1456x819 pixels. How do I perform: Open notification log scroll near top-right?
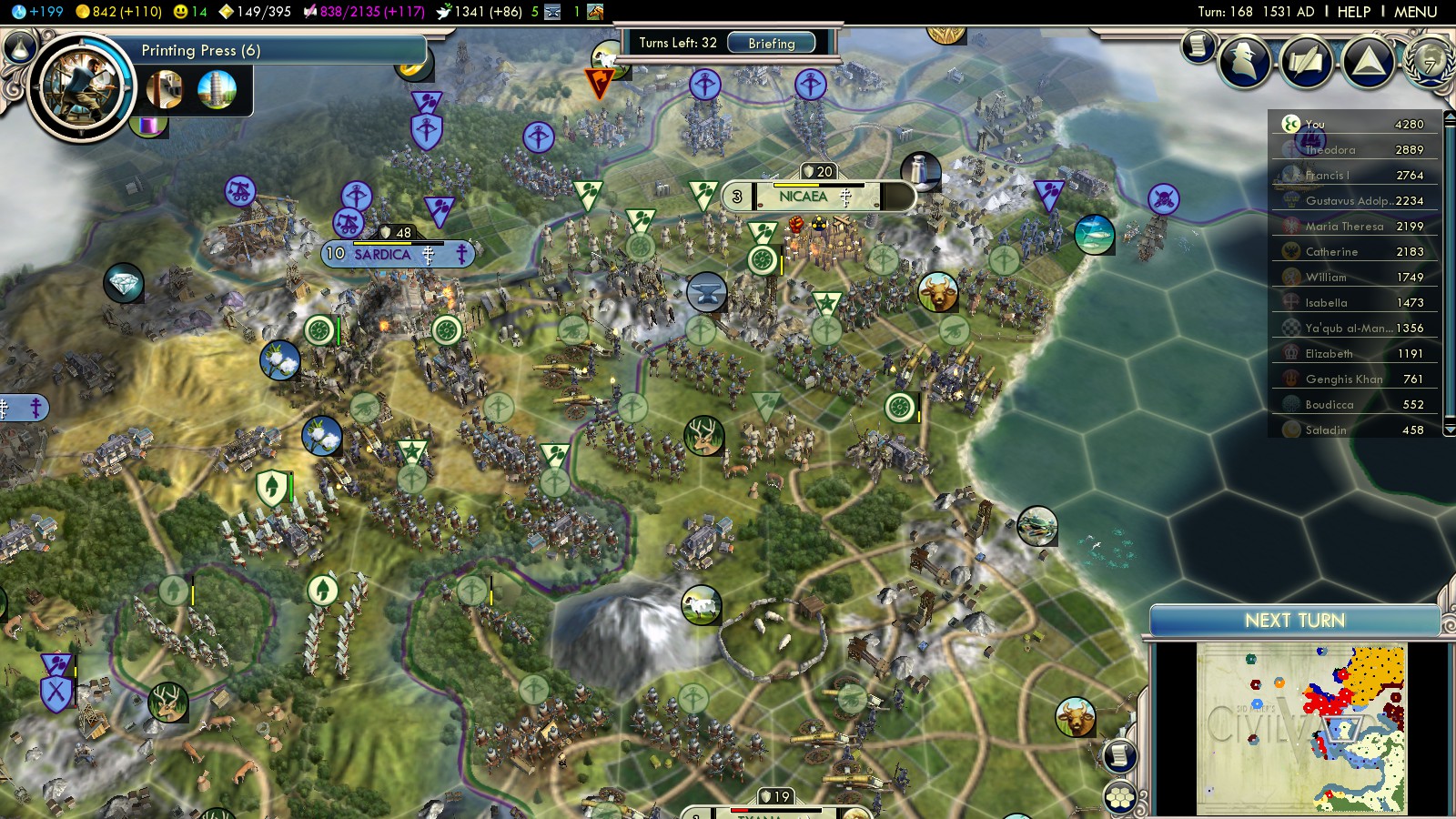(x=1198, y=45)
